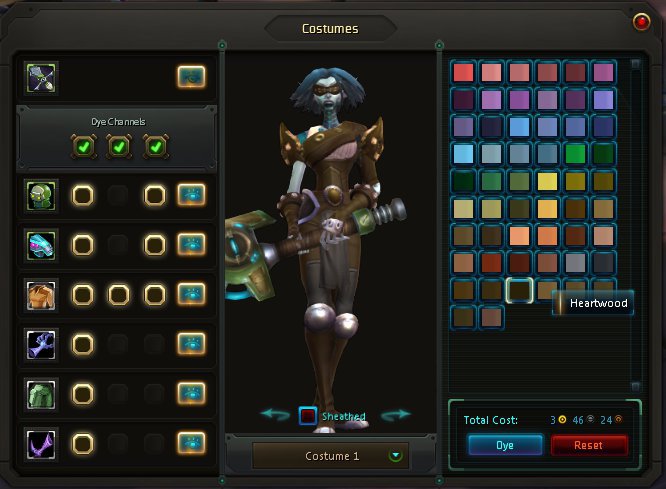Apply the selected dye with Dye button
Viewport: 666px width, 489px height.
click(x=504, y=445)
